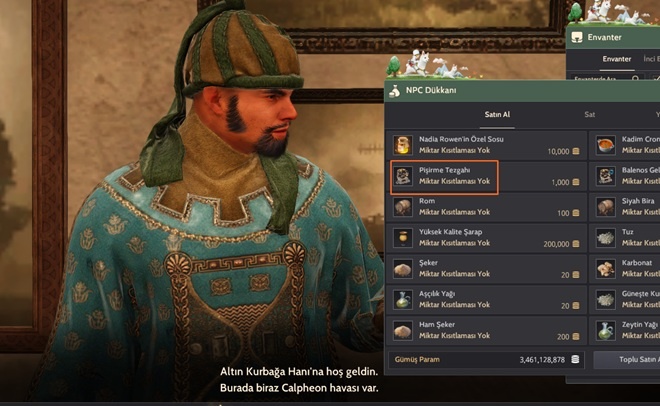
Task: Switch to the Envanter tab in inventory
Action: pos(616,59)
